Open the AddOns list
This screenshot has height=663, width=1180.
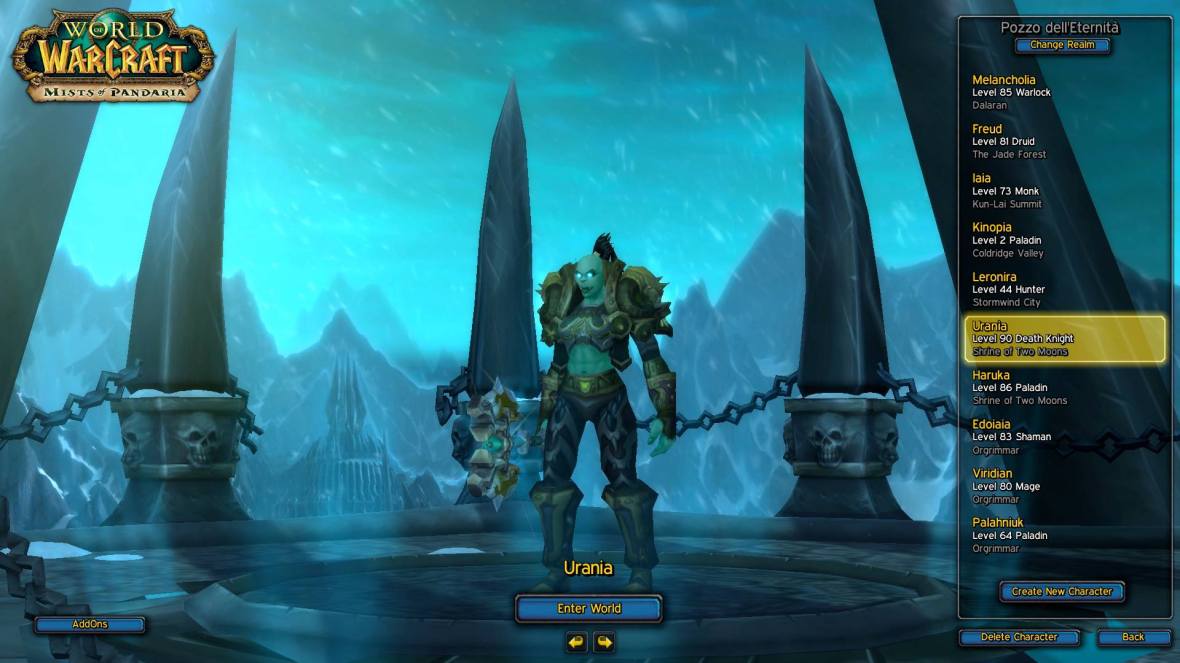90,624
